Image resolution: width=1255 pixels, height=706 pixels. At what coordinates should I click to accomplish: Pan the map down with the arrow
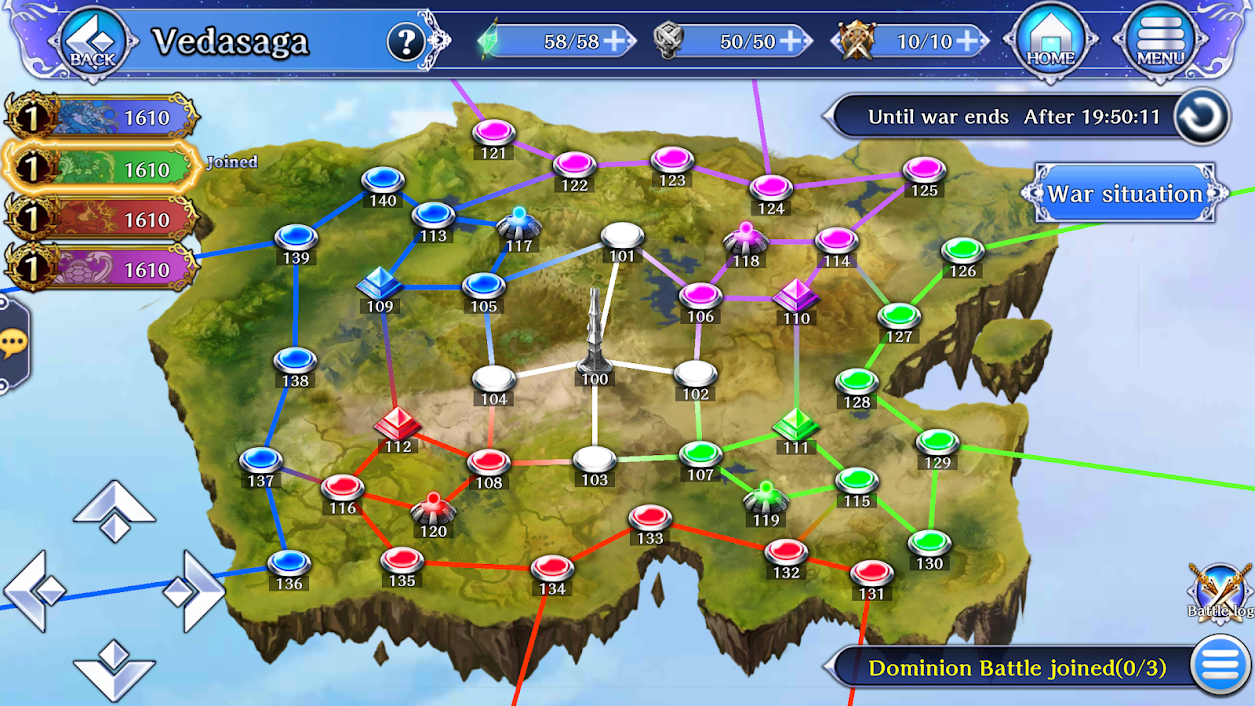(114, 668)
